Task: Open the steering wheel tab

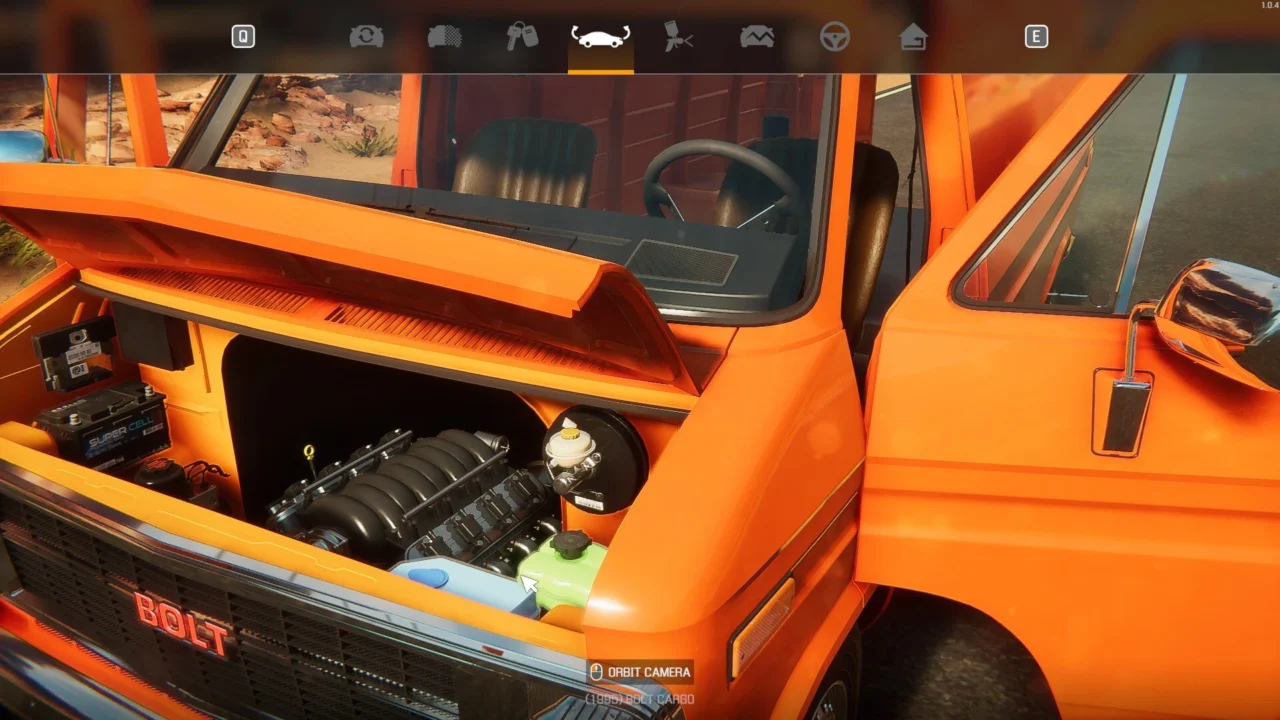Action: (x=835, y=37)
